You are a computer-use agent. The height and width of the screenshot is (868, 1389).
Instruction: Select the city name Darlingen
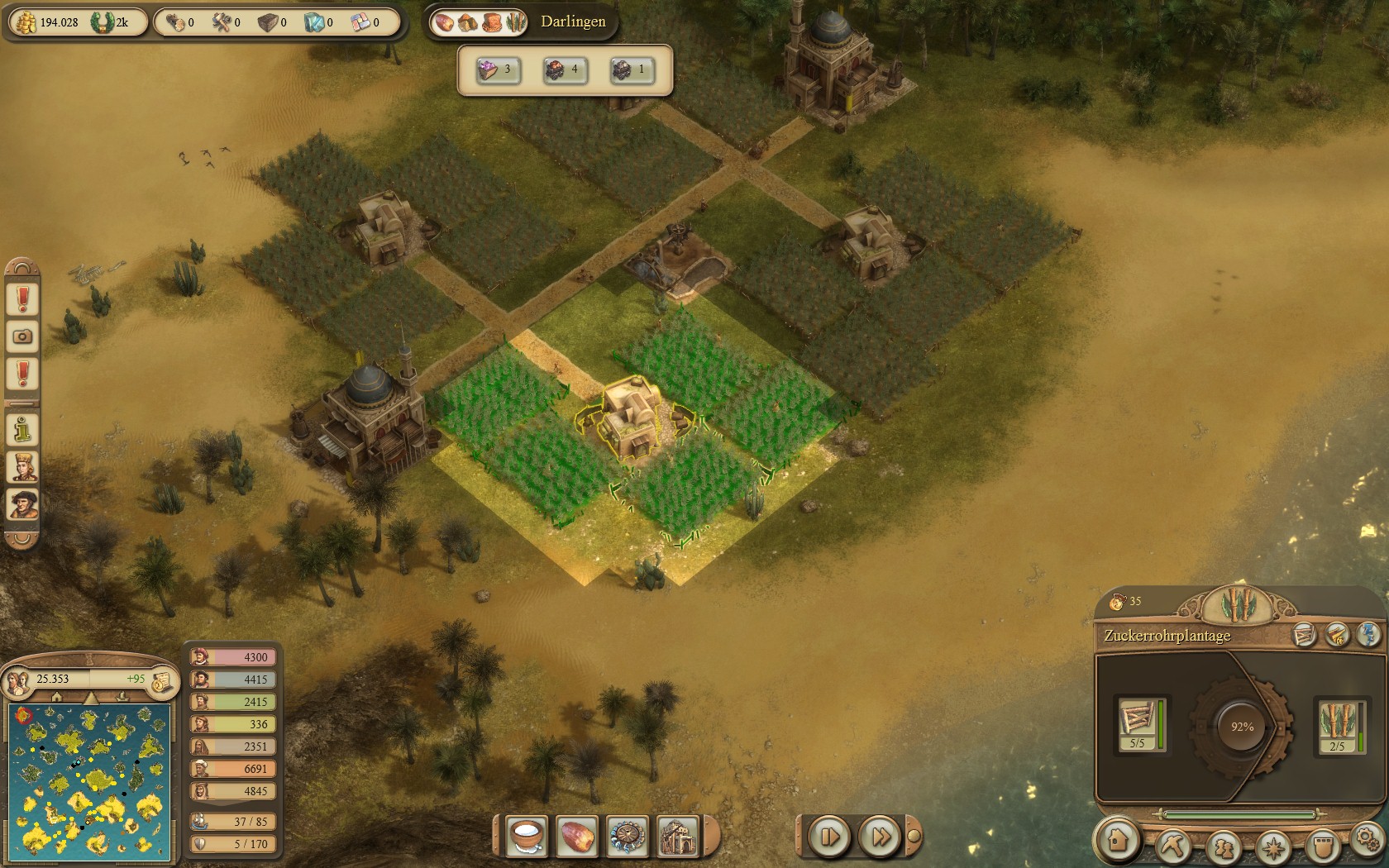tap(573, 21)
